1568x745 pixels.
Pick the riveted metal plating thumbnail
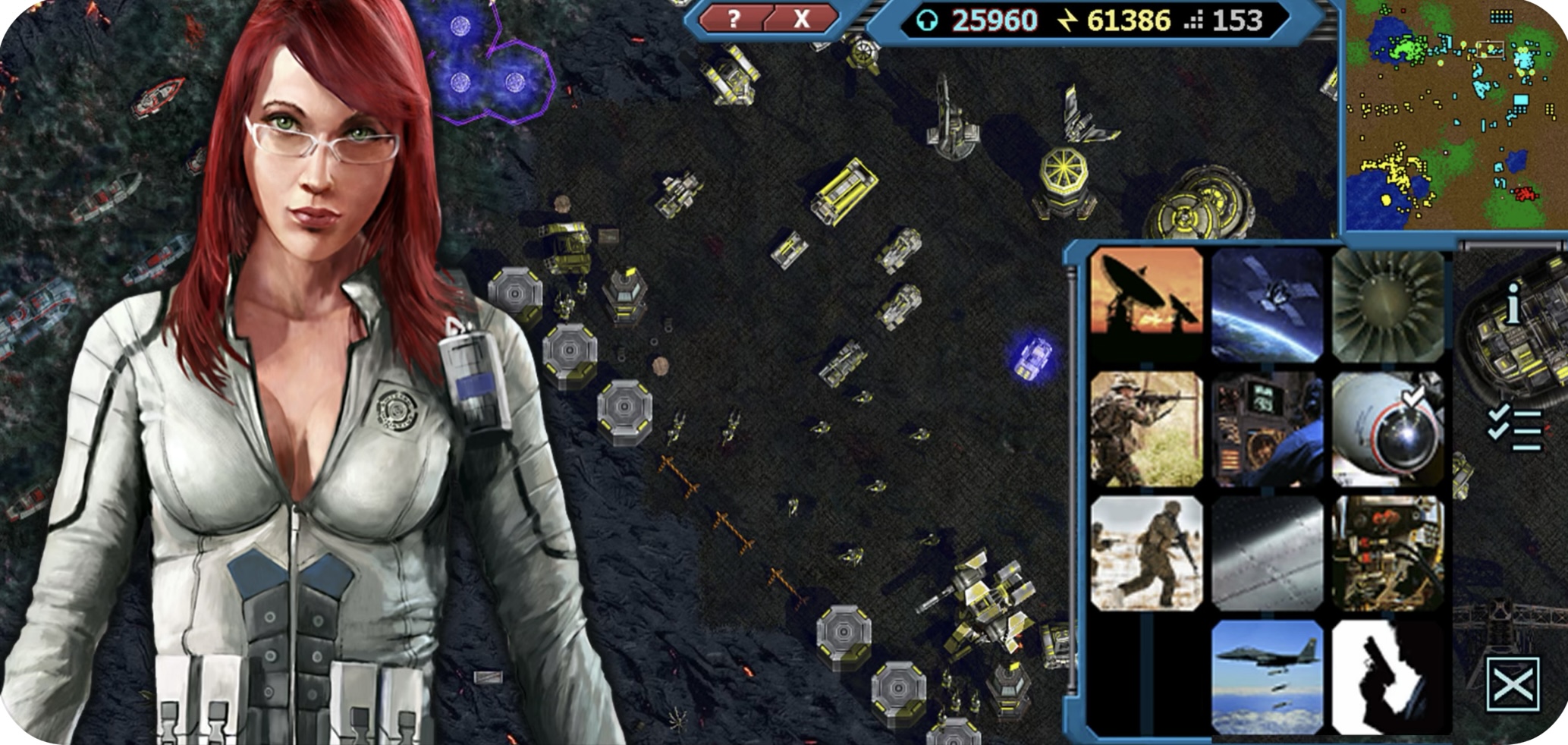[1267, 553]
